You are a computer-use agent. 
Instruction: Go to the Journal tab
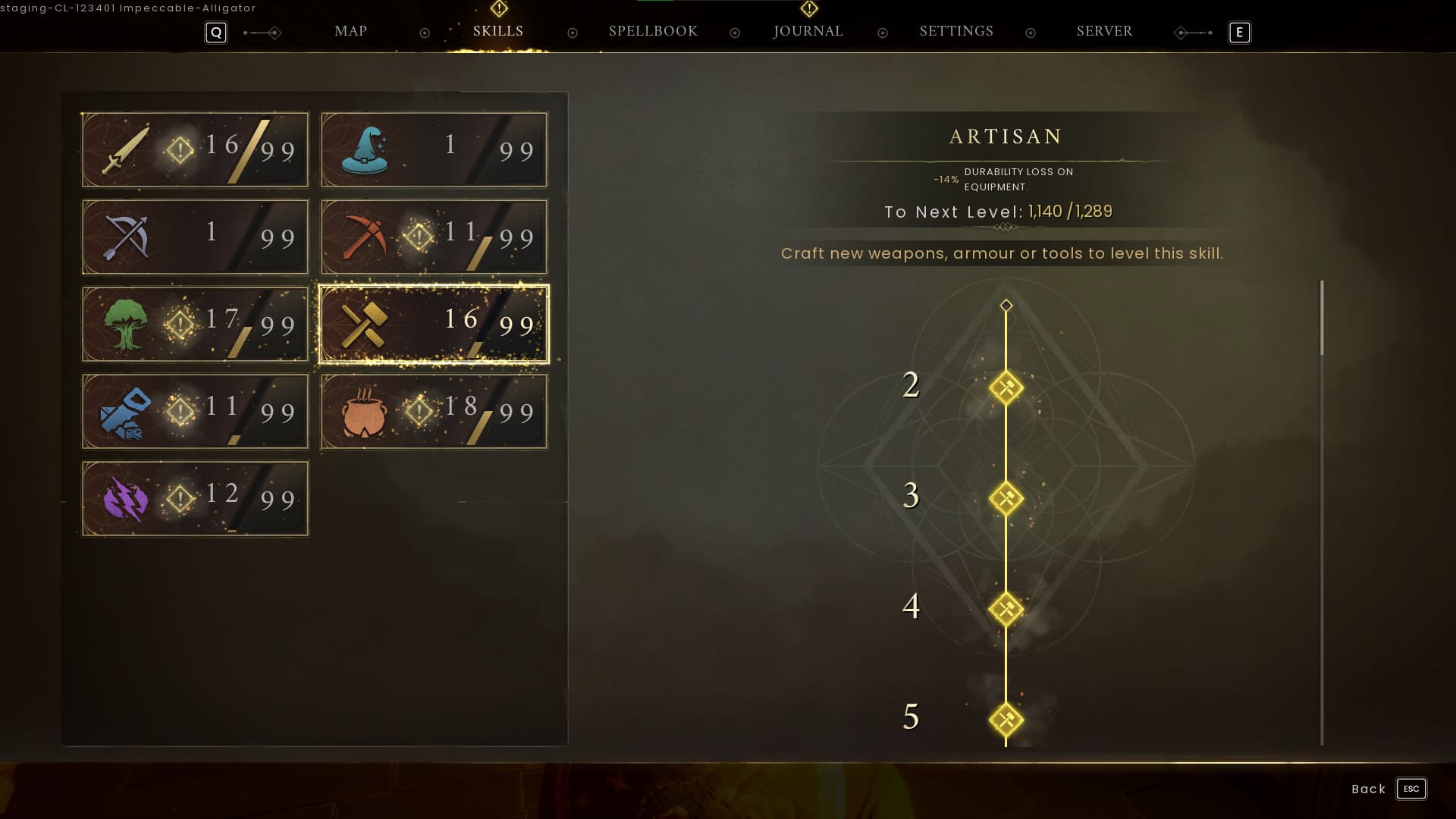point(808,31)
